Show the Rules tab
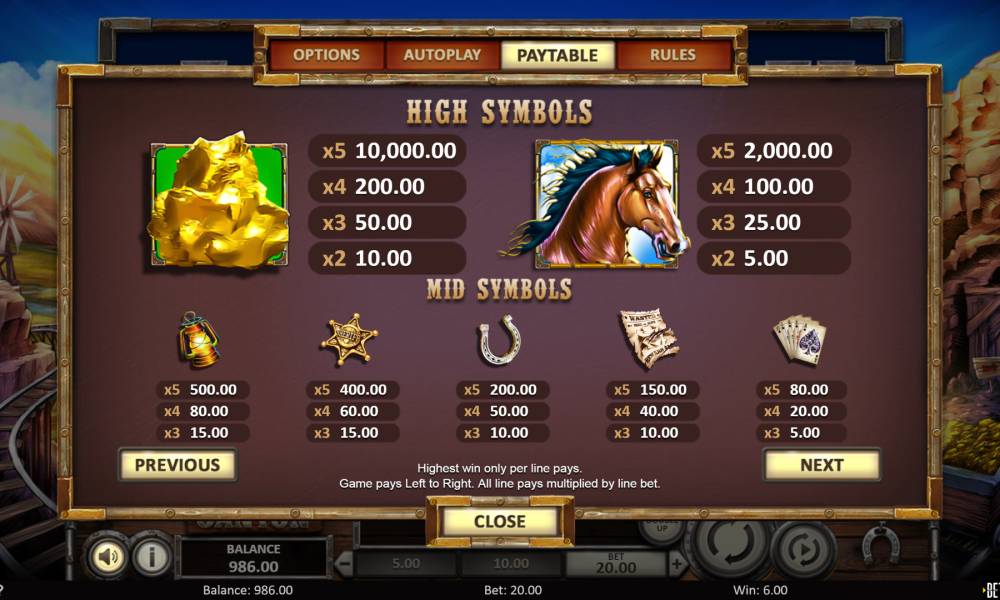The image size is (1000, 600). pos(672,55)
